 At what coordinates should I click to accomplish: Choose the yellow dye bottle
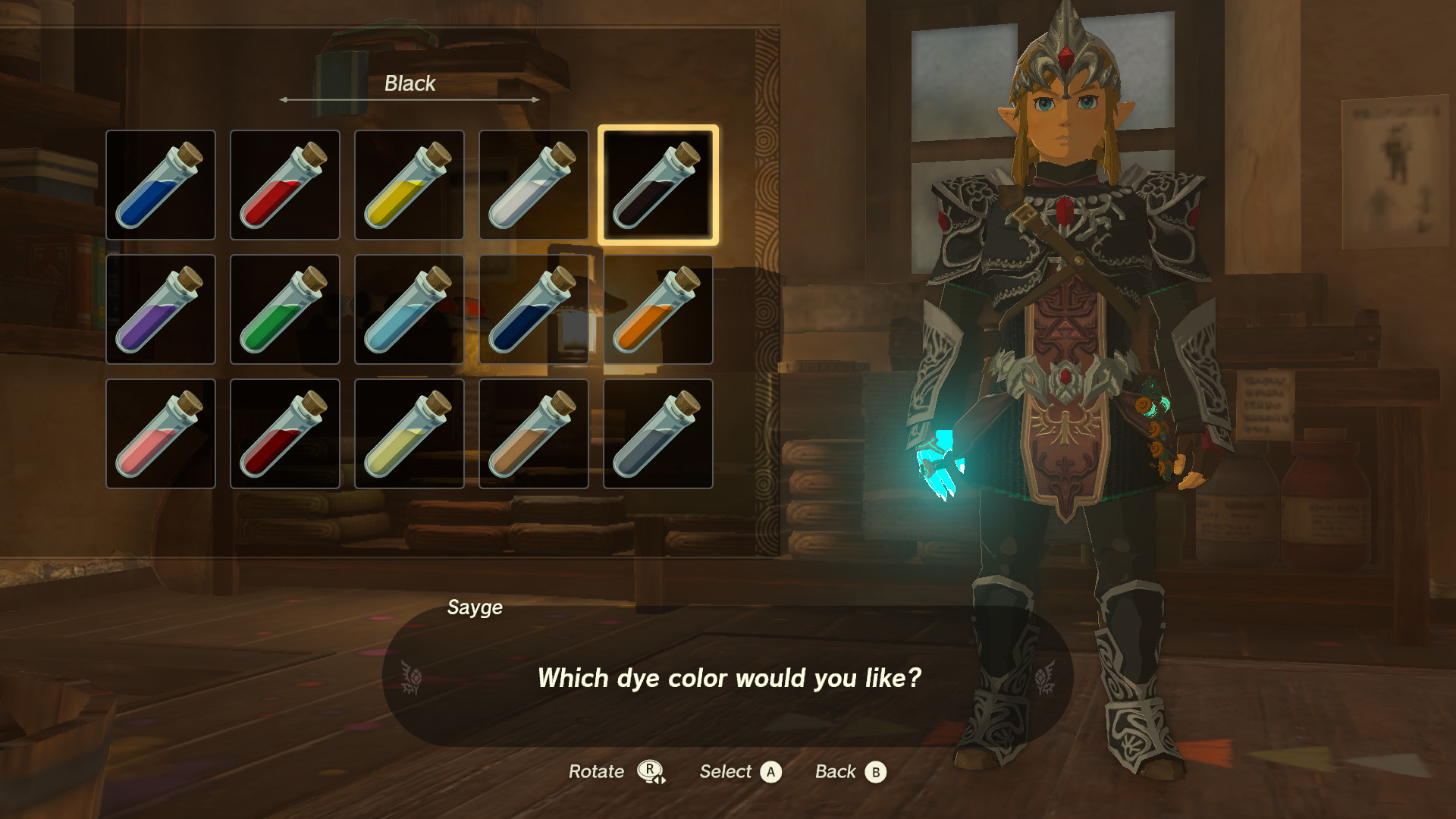pos(409,184)
